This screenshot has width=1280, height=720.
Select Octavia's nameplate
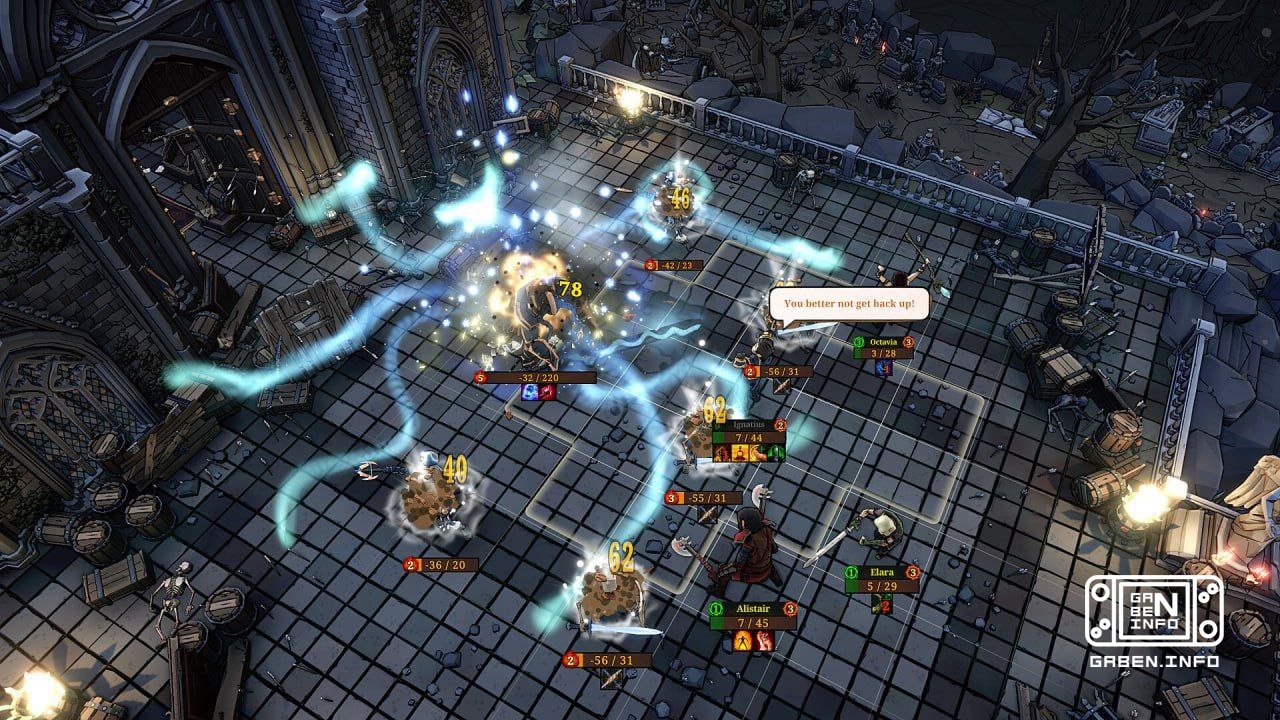click(x=884, y=342)
